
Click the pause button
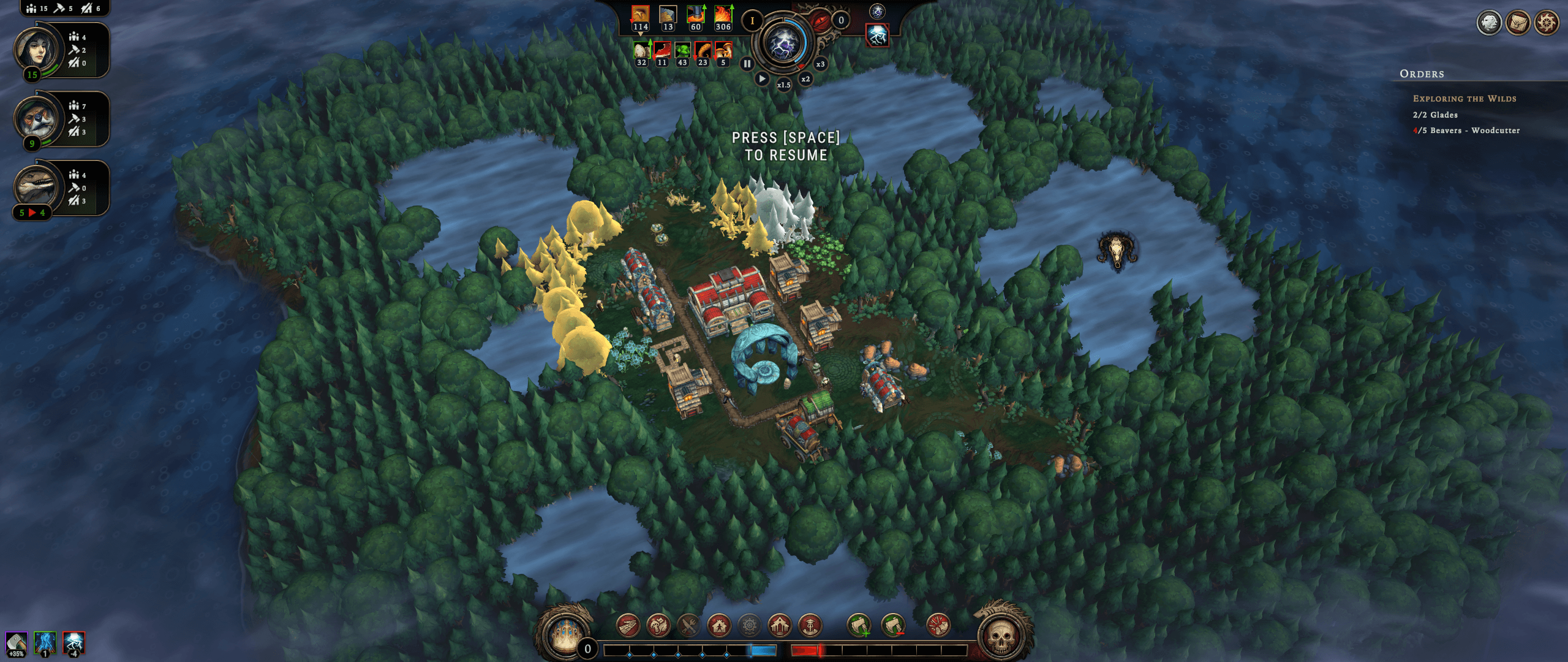pos(747,63)
